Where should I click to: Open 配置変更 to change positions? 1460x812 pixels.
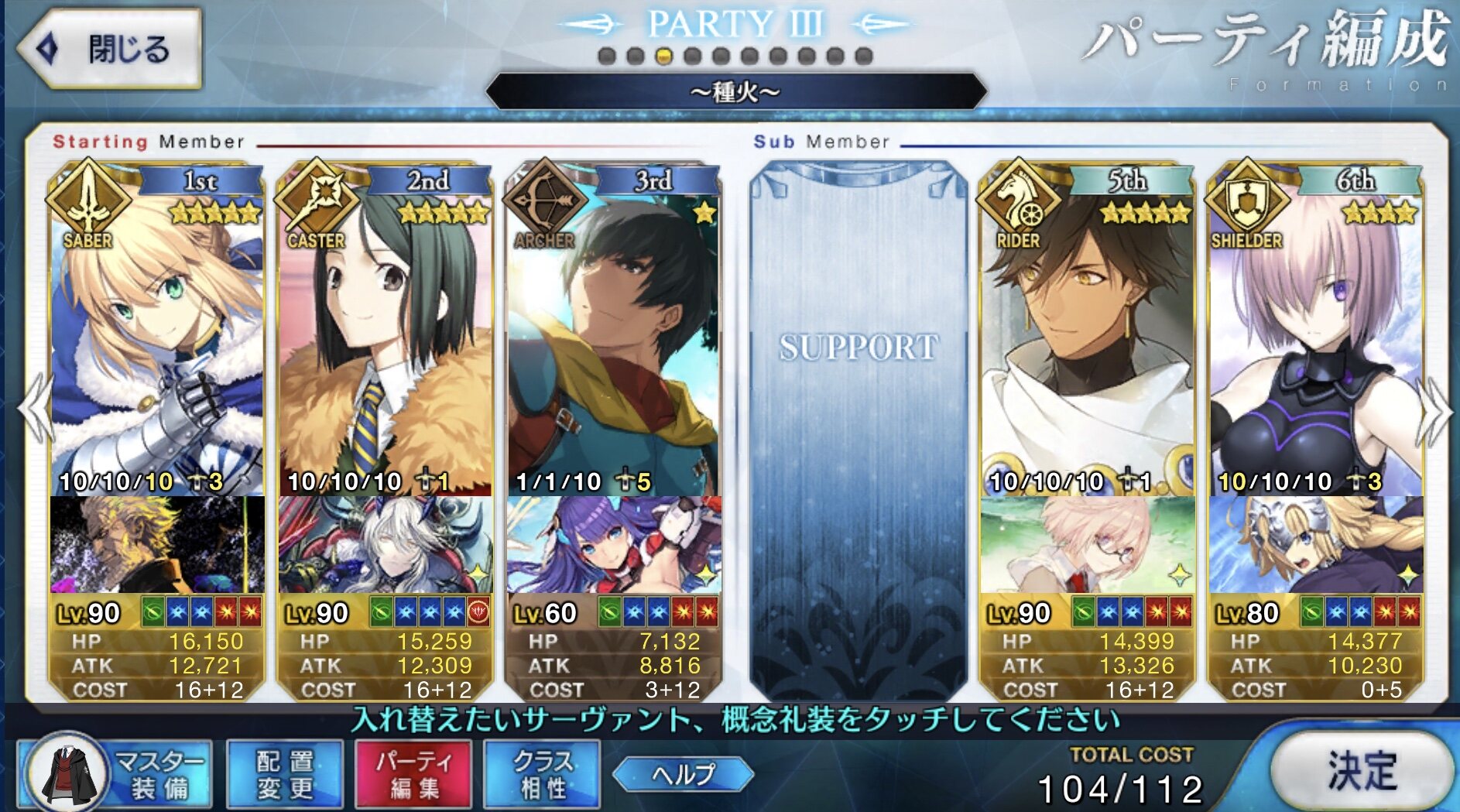coord(285,775)
